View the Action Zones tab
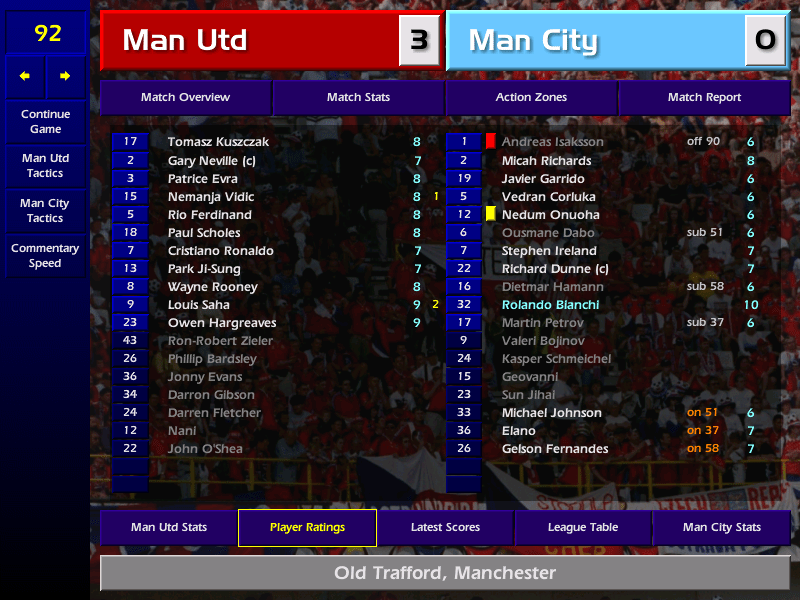This screenshot has width=800, height=600. [x=531, y=98]
